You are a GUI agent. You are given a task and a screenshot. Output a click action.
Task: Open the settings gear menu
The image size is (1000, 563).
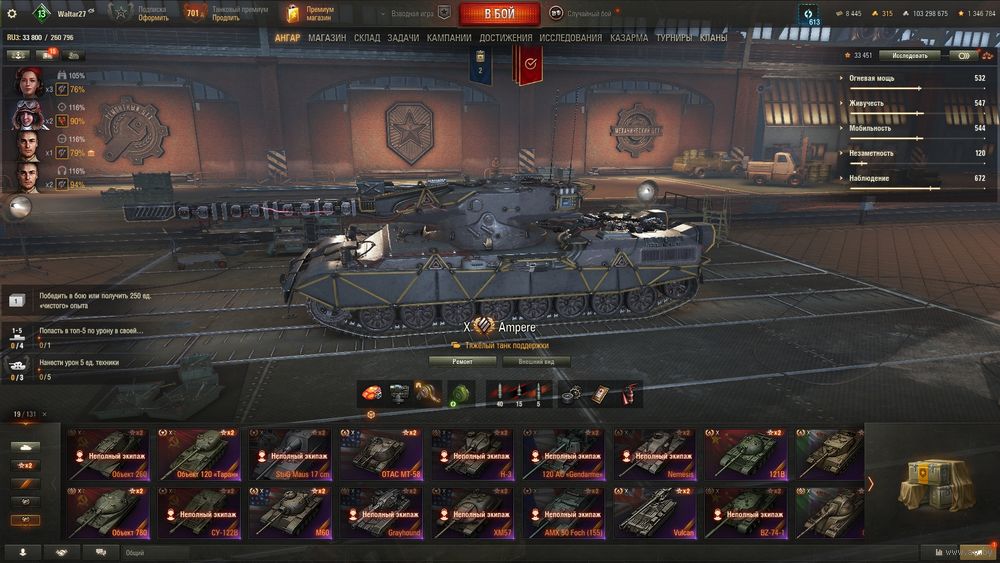(x=12, y=14)
